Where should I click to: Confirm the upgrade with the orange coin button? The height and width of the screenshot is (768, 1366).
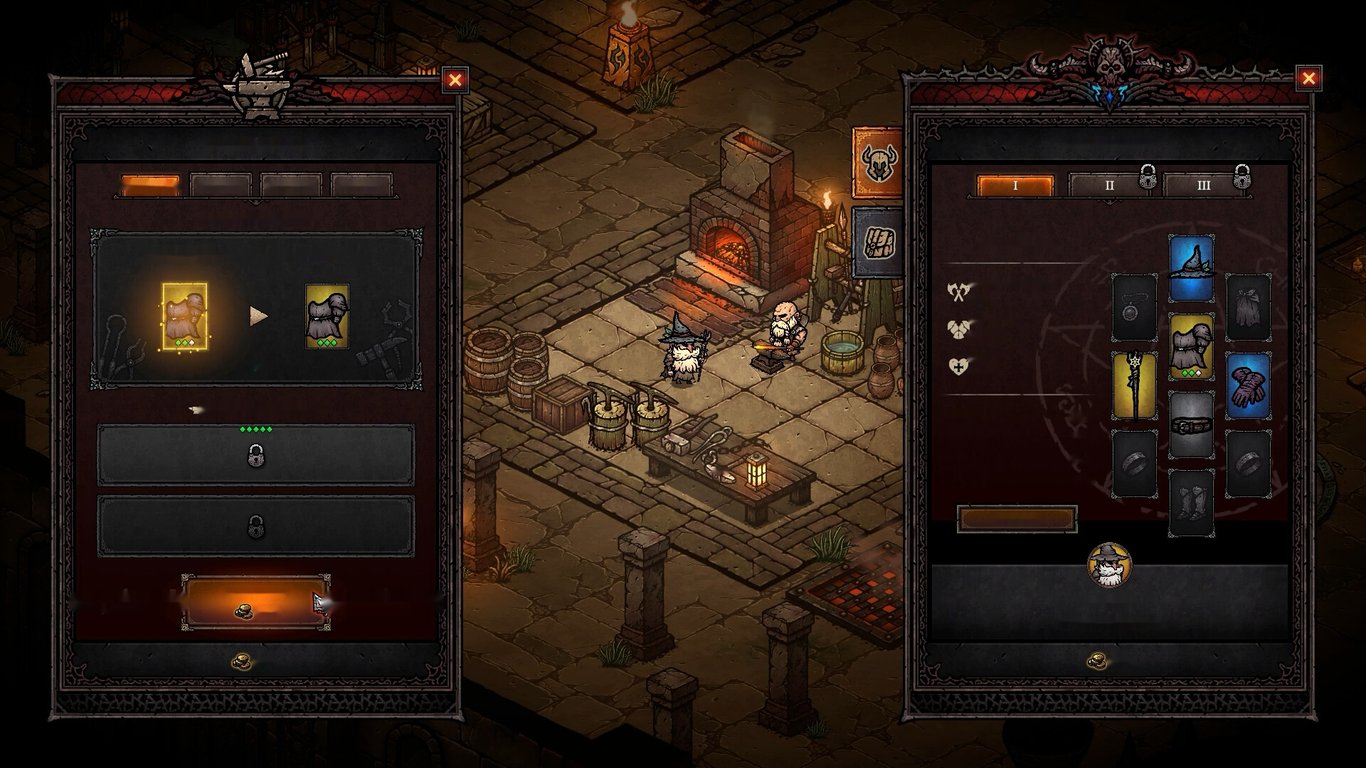click(x=255, y=602)
